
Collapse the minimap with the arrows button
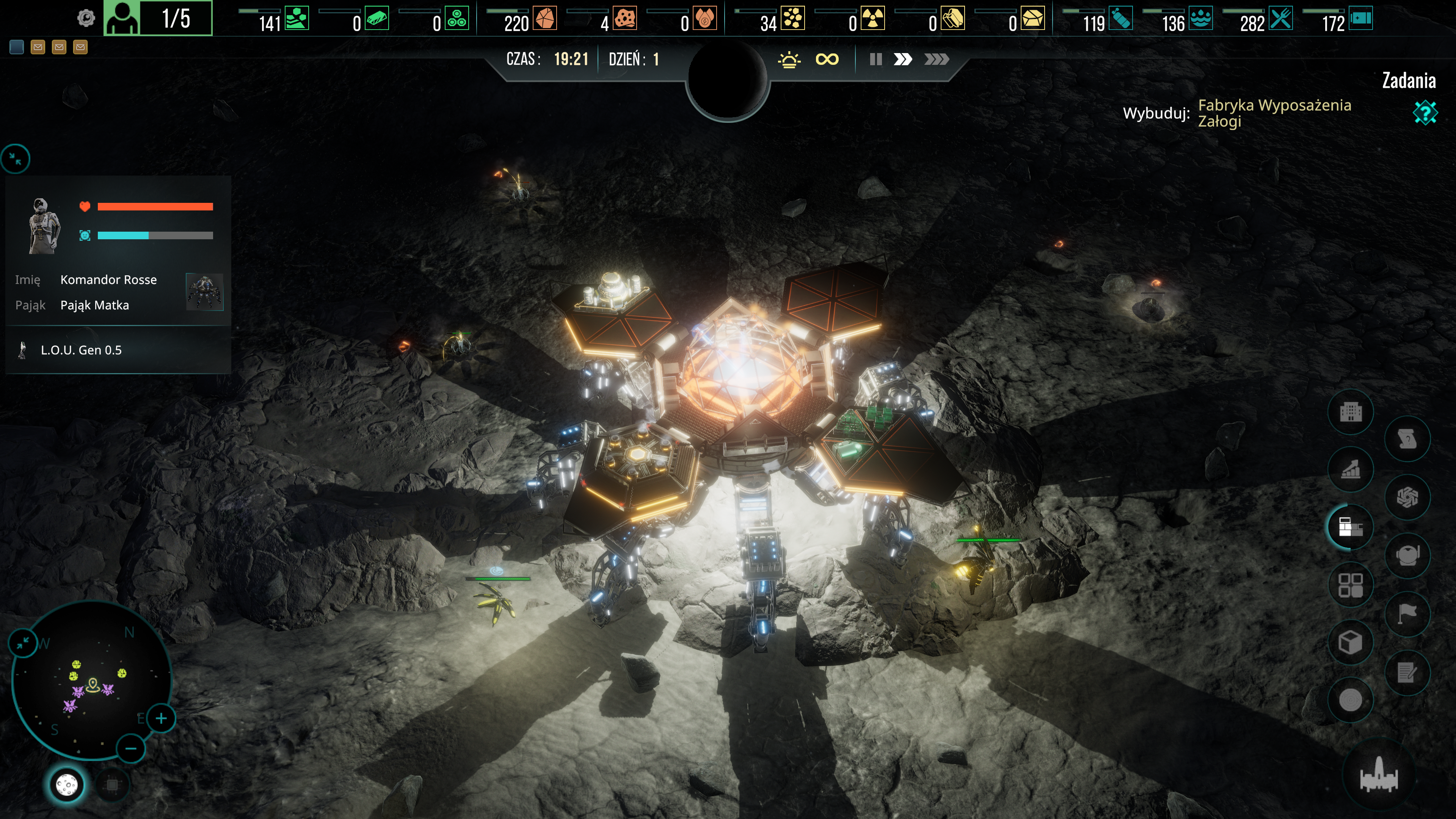click(x=23, y=643)
